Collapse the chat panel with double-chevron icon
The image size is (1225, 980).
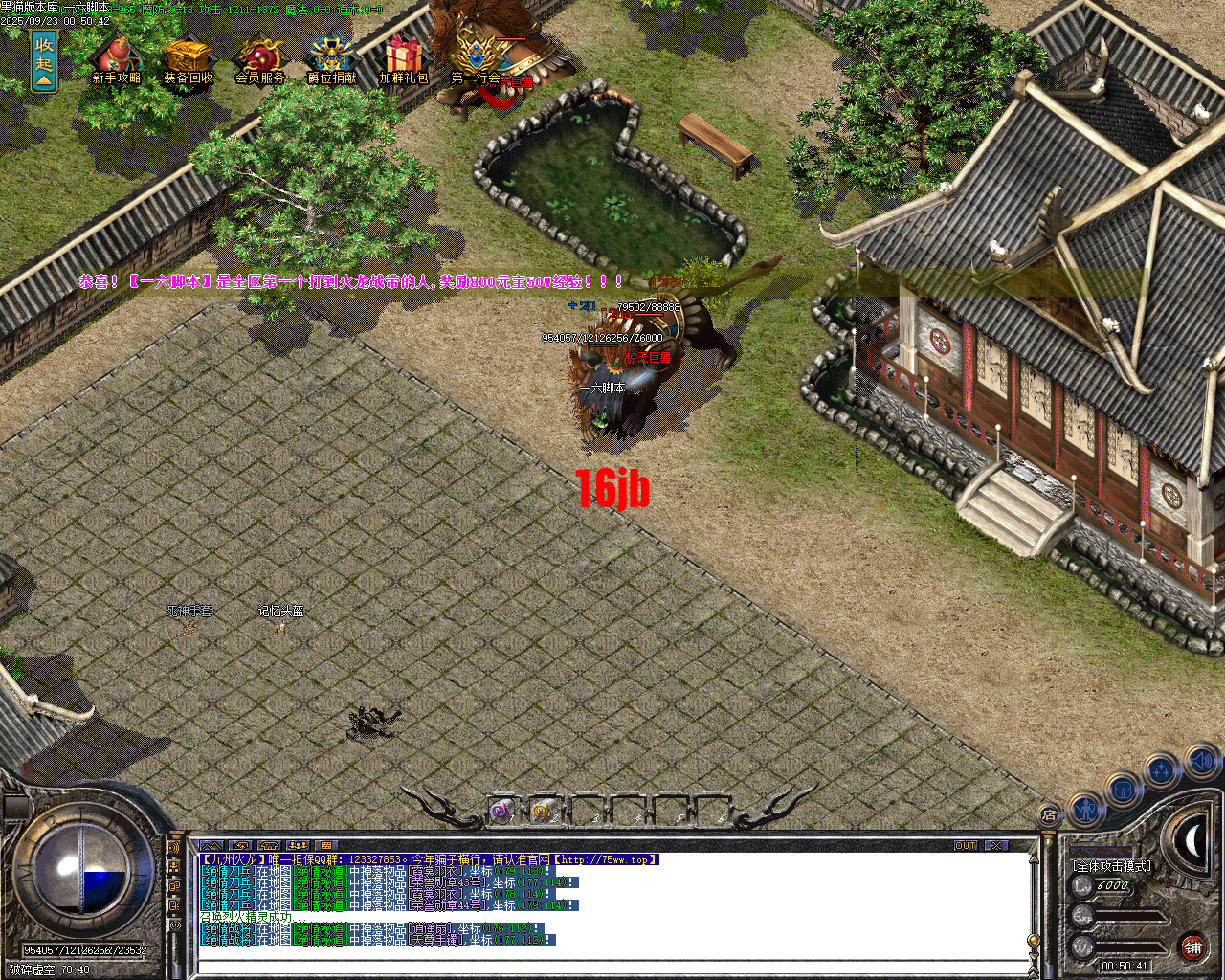[x=211, y=844]
